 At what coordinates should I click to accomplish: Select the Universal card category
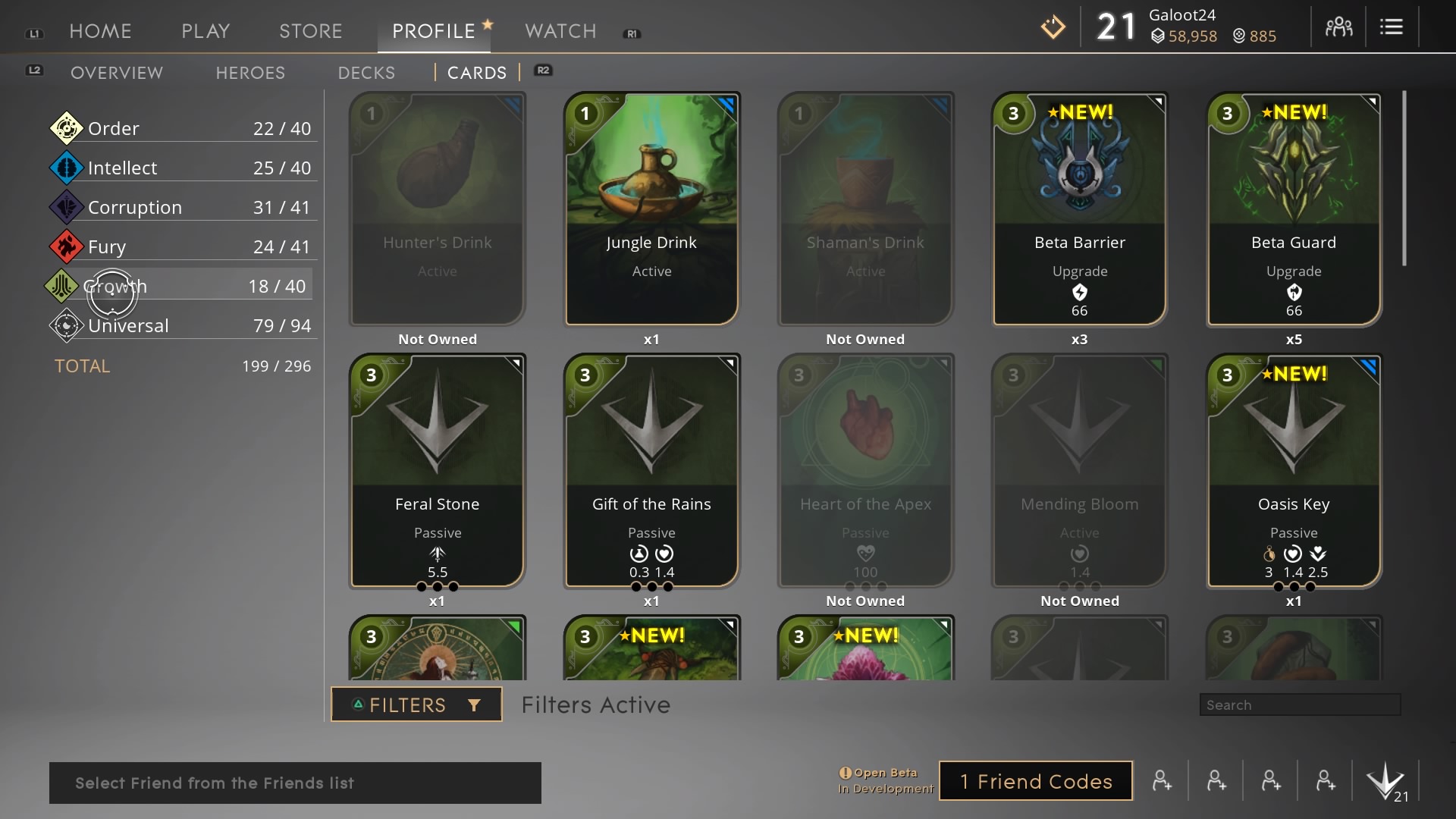pos(182,325)
